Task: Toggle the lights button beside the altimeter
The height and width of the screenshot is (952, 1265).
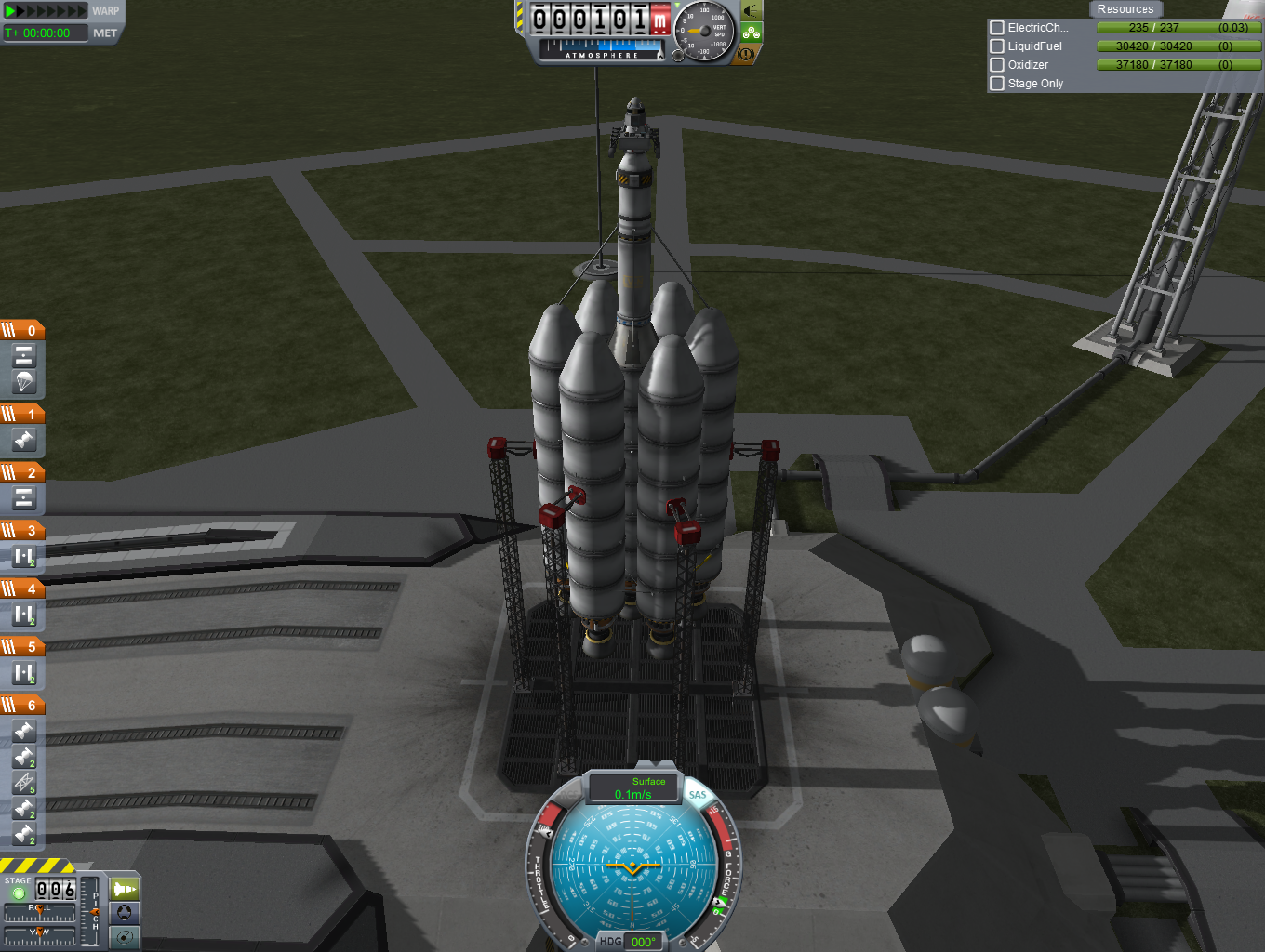Action: point(751,11)
